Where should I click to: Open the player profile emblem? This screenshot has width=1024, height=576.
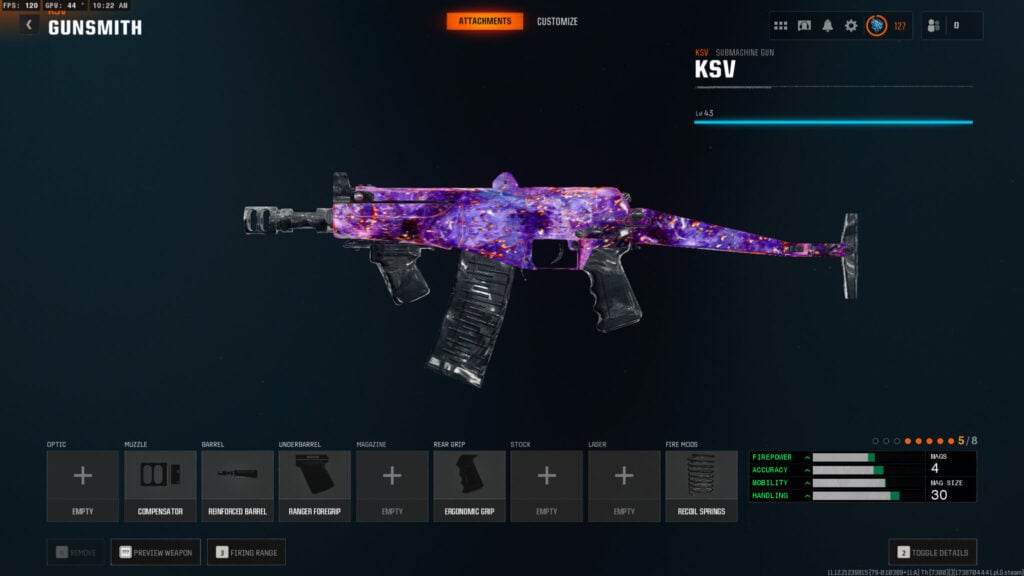(x=876, y=26)
